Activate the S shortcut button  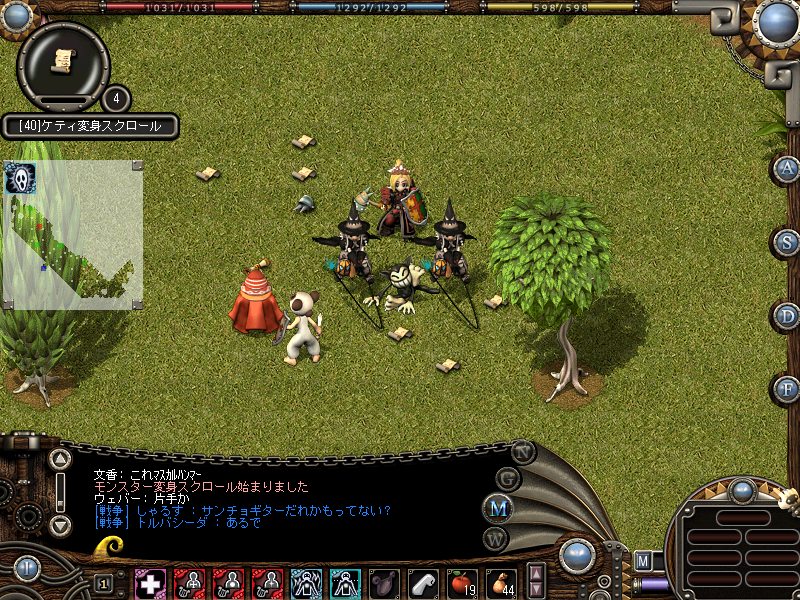tap(788, 242)
